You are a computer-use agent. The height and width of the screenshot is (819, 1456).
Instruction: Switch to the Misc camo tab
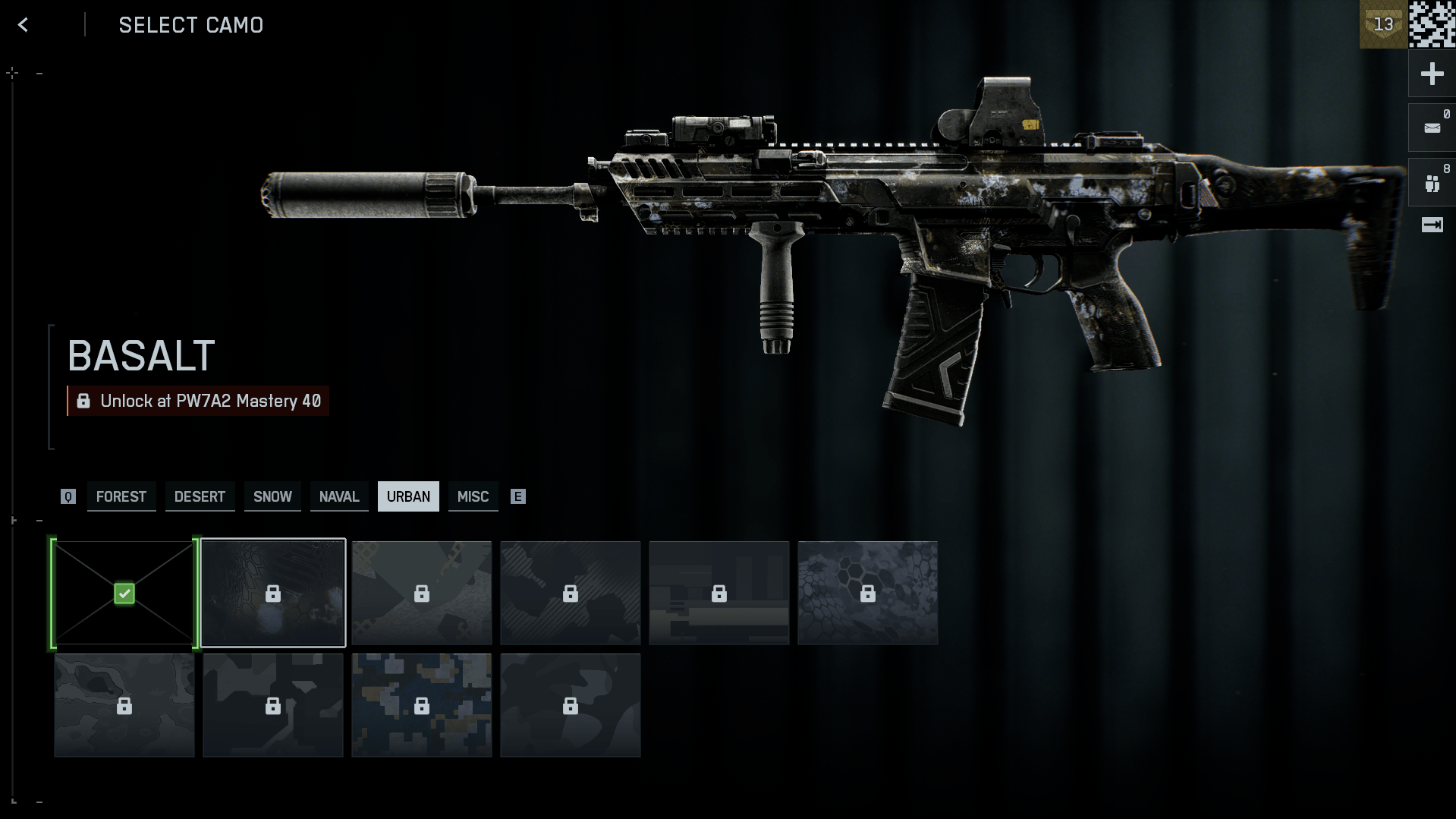coord(473,496)
